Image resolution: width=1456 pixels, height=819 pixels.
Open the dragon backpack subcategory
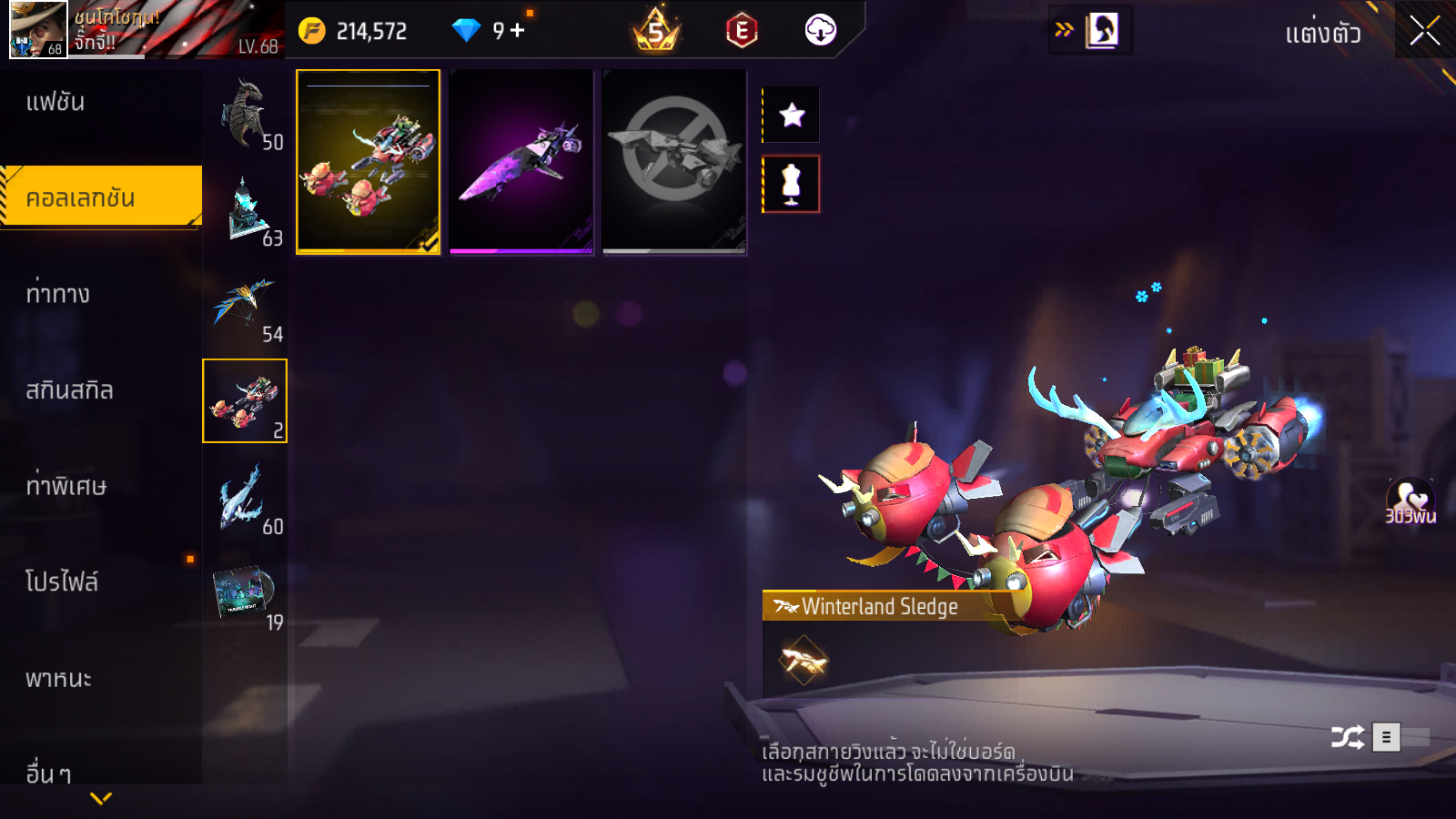pos(245,114)
